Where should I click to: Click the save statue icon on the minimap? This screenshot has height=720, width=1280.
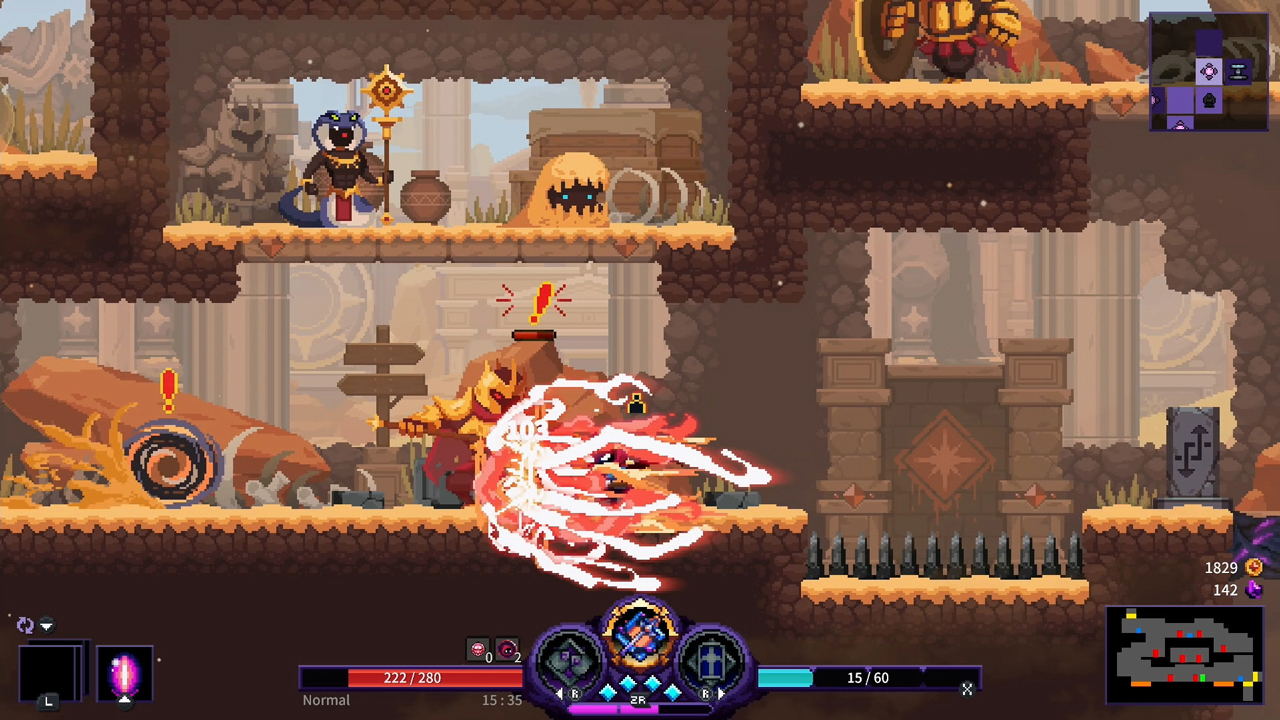coord(1202,677)
